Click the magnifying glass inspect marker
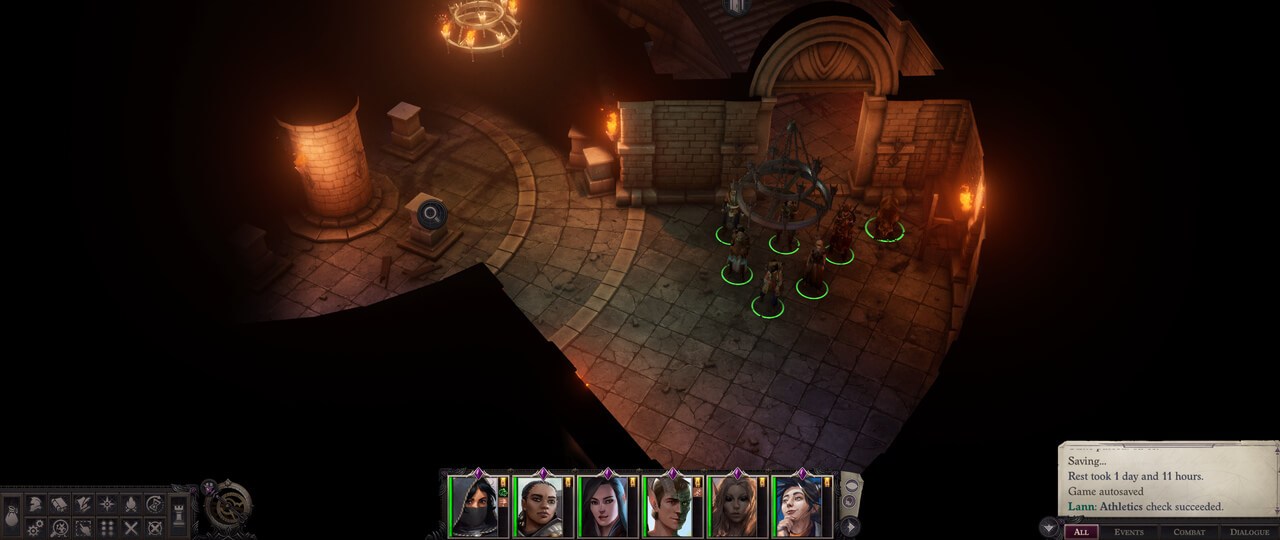 point(431,214)
